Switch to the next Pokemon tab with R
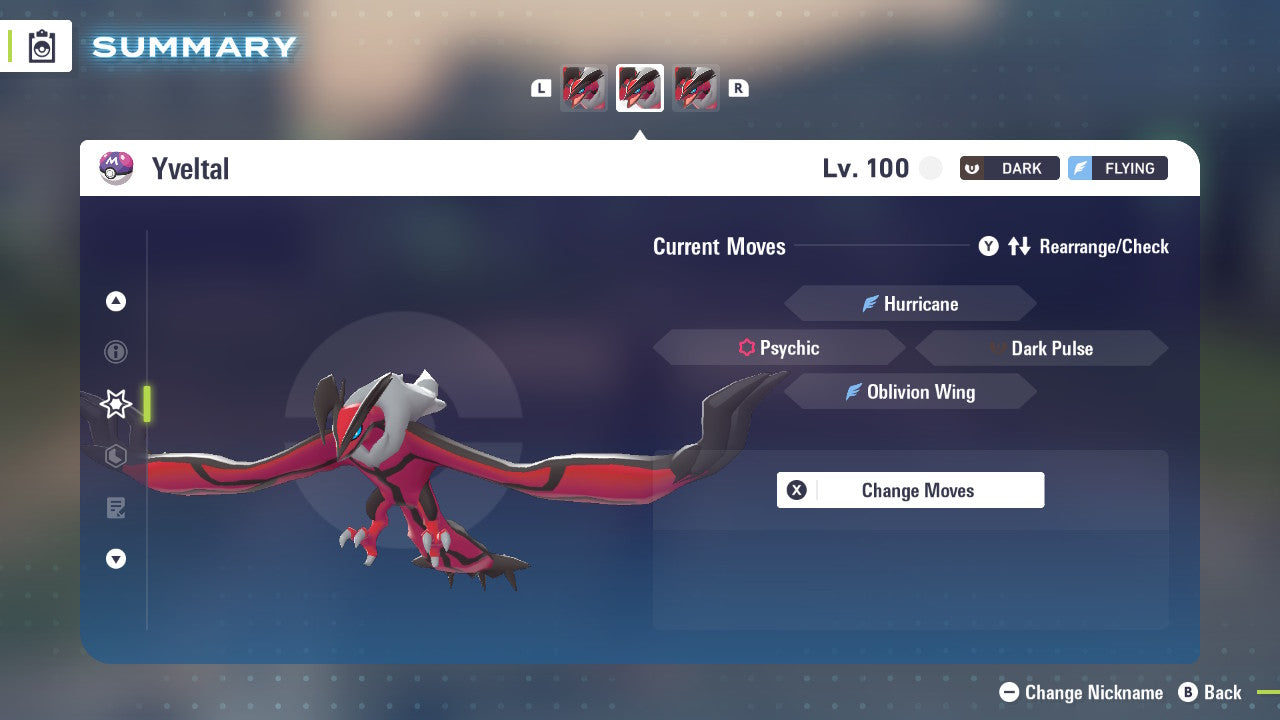Screen dimensions: 1280x720 pos(737,88)
